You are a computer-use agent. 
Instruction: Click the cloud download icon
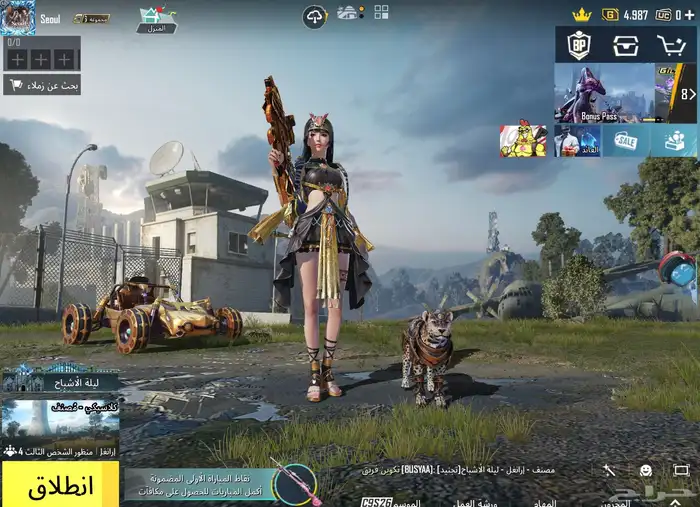315,17
